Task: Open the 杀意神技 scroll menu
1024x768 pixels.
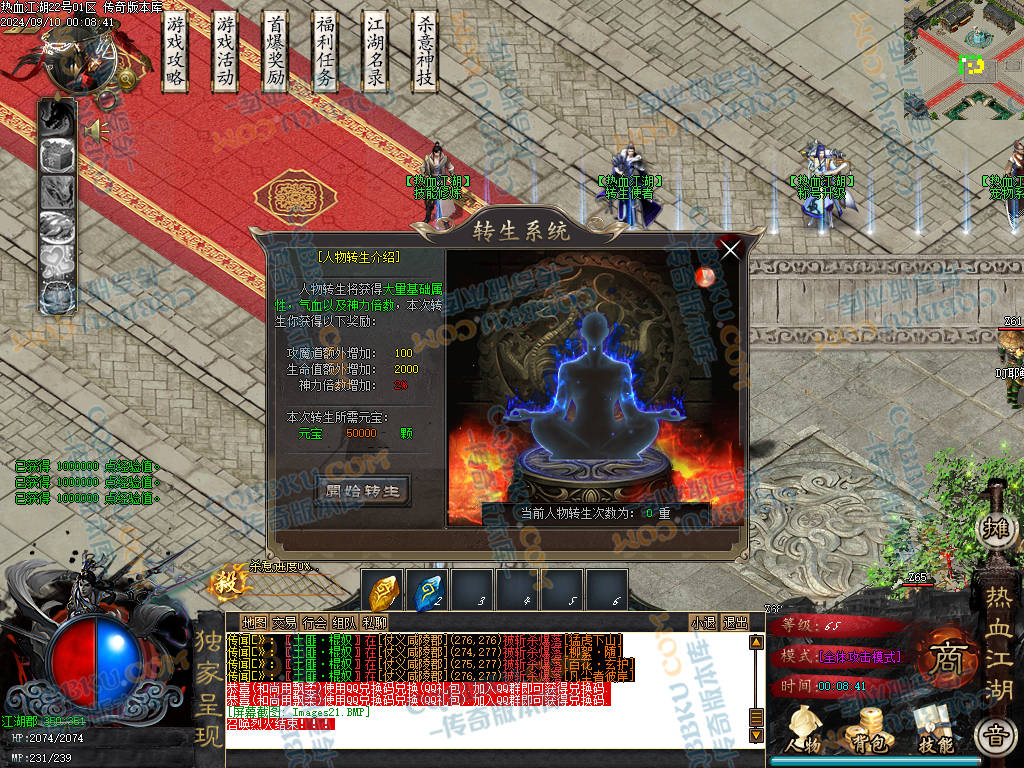Action: [x=426, y=52]
